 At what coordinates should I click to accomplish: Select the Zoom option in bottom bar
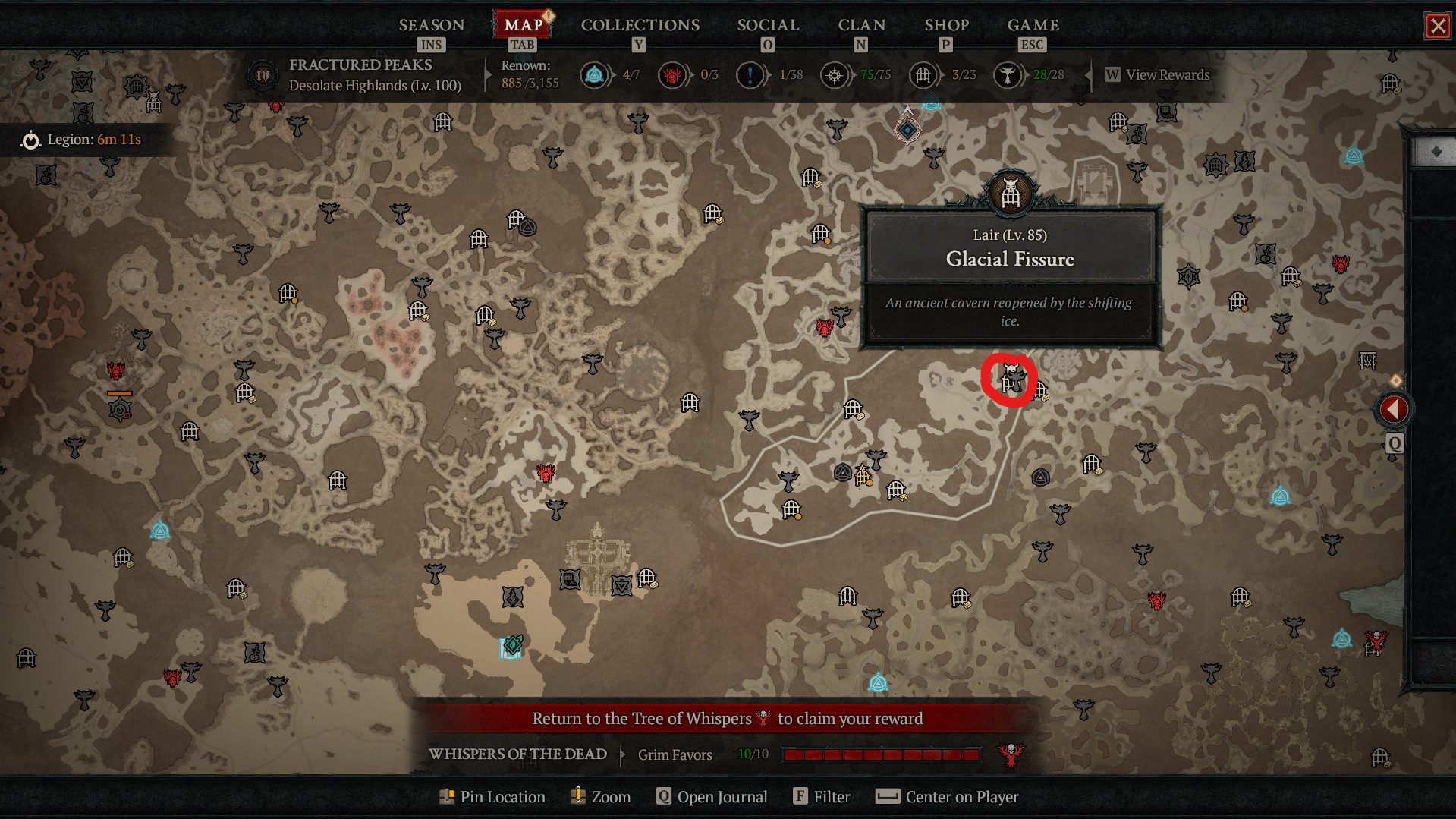[600, 796]
